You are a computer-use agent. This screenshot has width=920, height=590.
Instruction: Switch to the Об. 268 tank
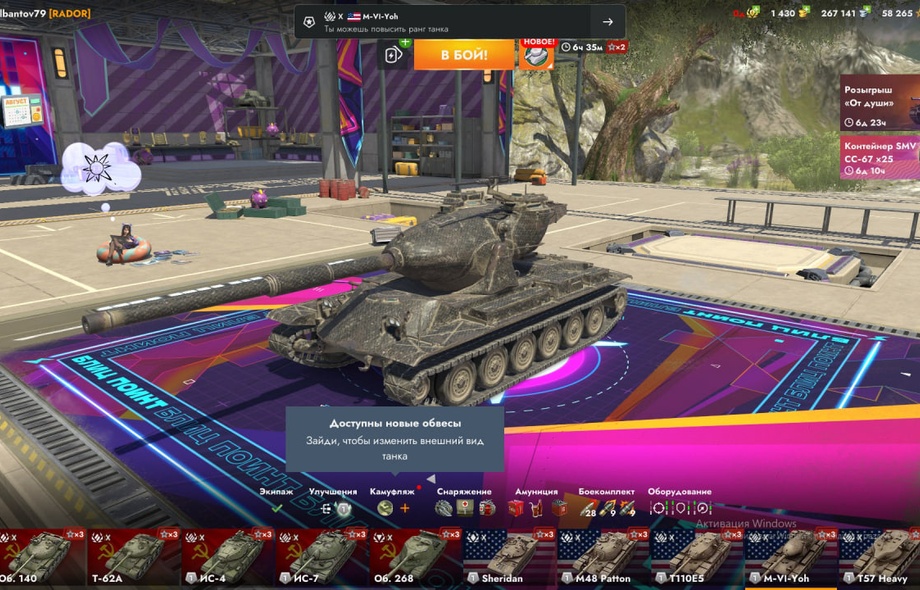click(412, 558)
